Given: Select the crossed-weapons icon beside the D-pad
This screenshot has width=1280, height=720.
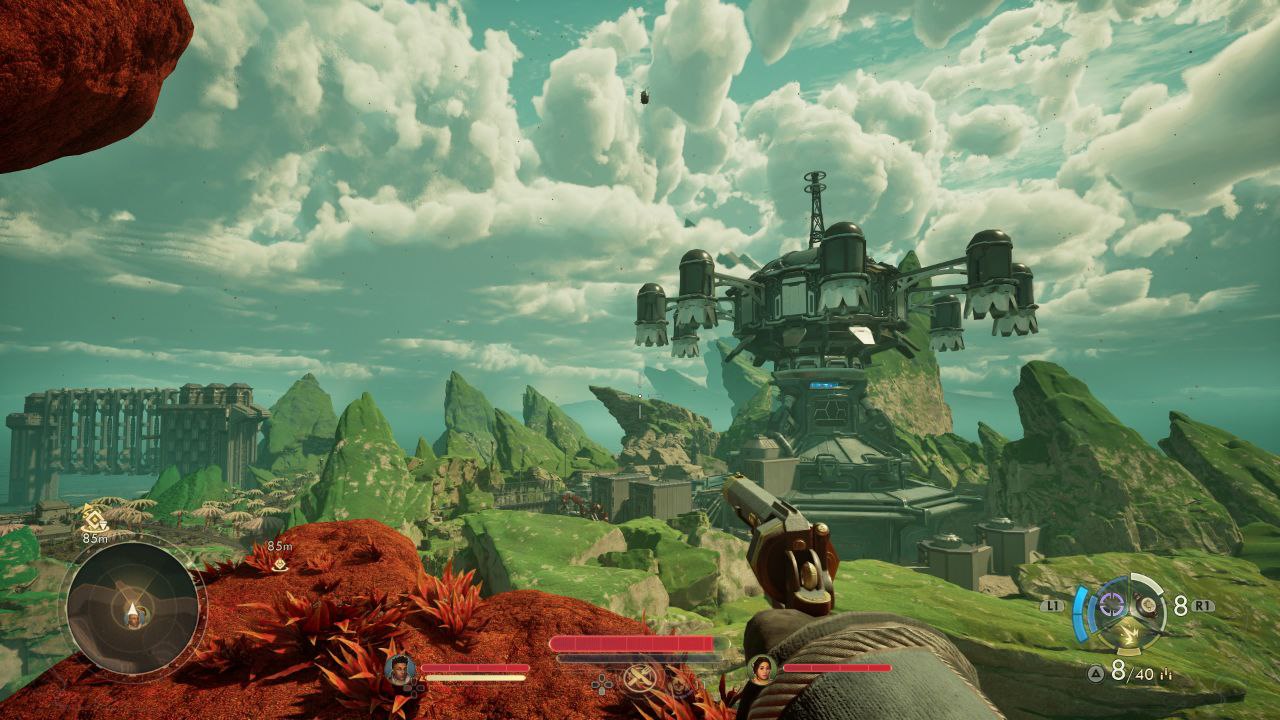Looking at the screenshot, I should click(x=637, y=679).
